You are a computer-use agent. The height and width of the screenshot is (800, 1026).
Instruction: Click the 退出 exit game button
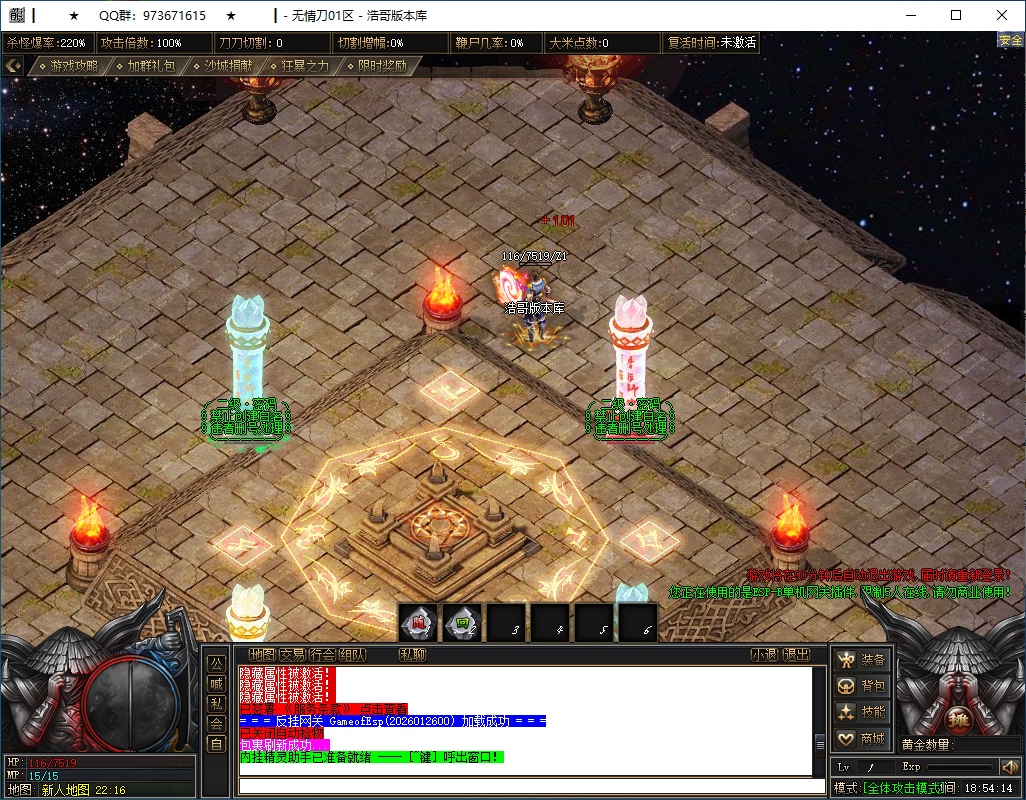tap(796, 655)
